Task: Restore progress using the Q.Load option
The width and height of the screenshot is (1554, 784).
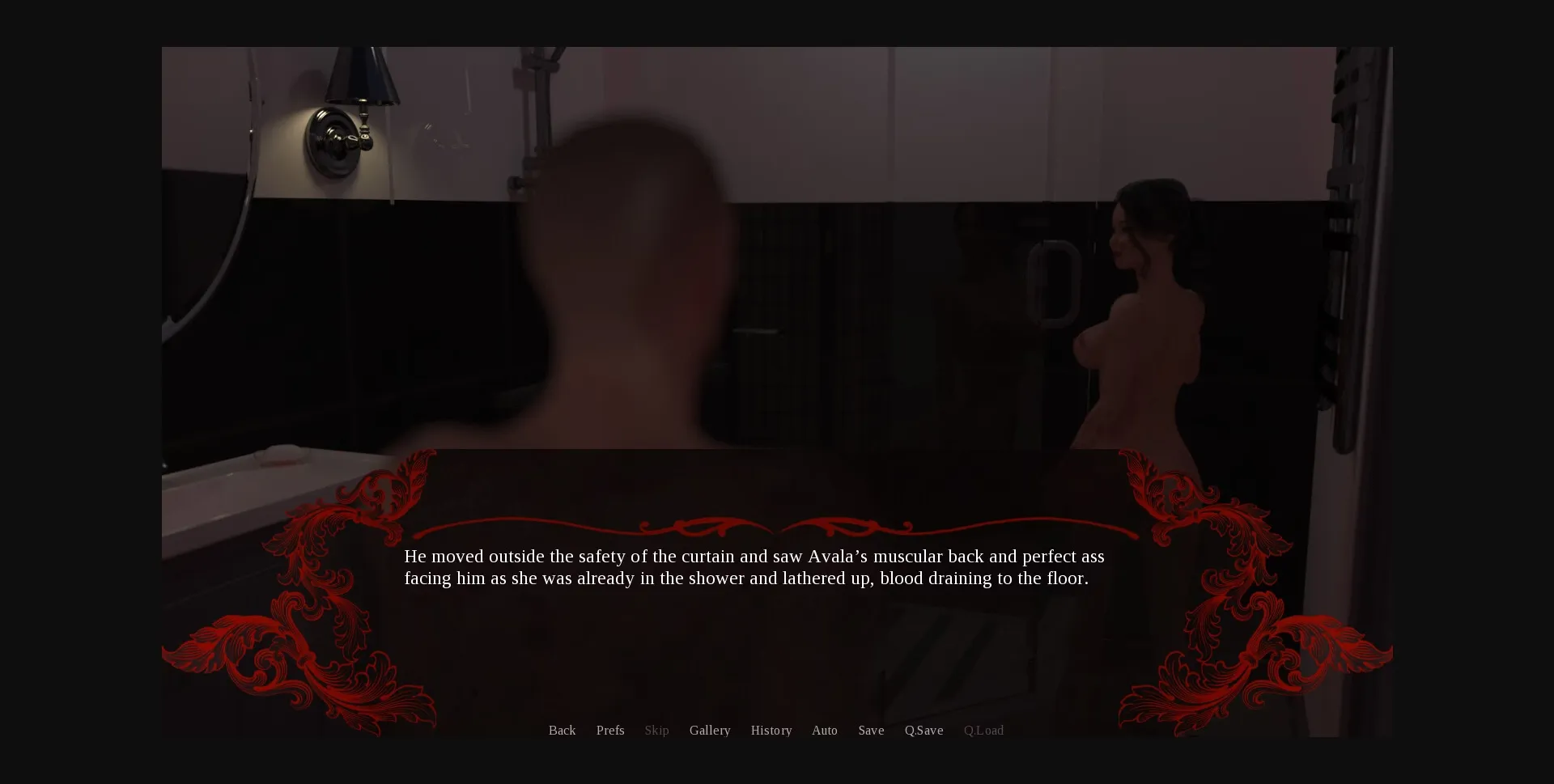Action: [983, 730]
